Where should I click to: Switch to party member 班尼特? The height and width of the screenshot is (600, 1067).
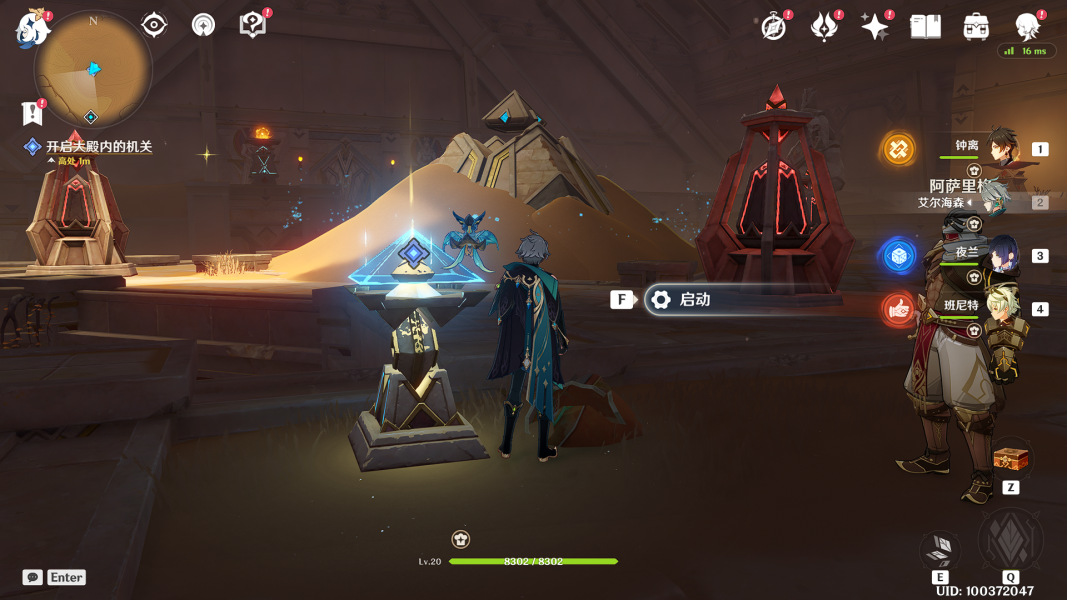pyautogui.click(x=1002, y=308)
